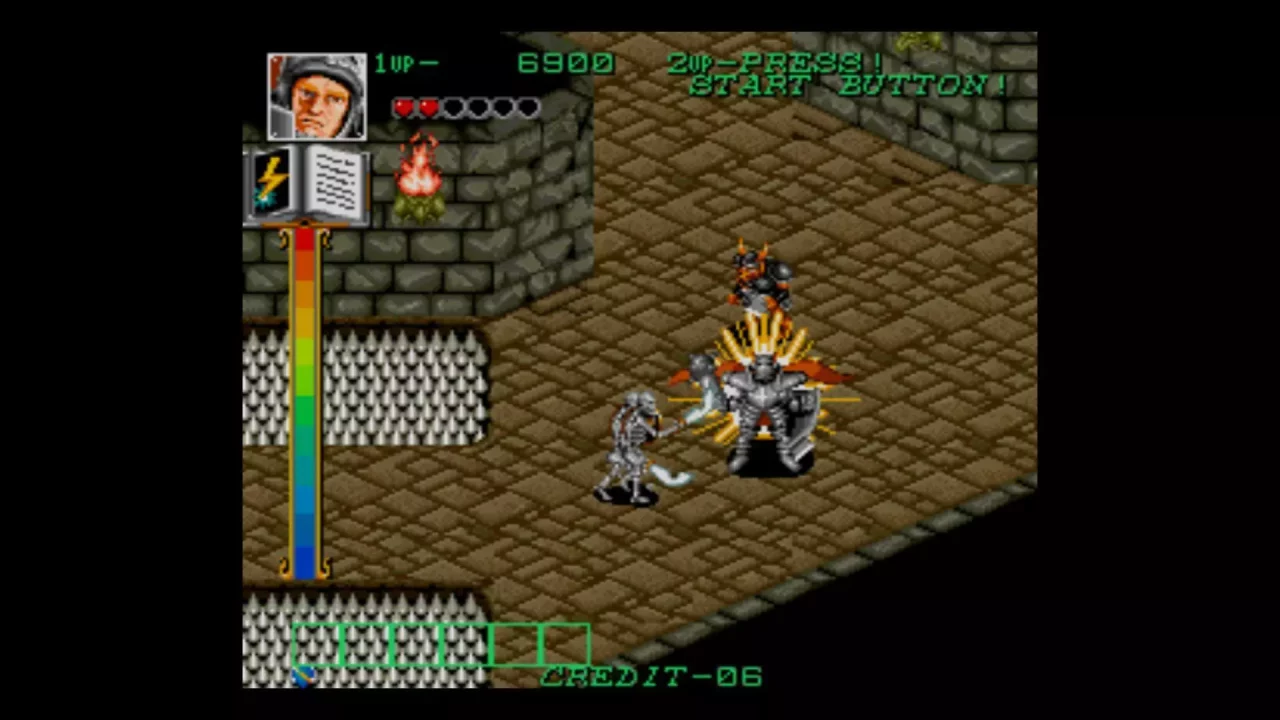Toggle the third empty heart slot
1280x720 pixels.
453,107
